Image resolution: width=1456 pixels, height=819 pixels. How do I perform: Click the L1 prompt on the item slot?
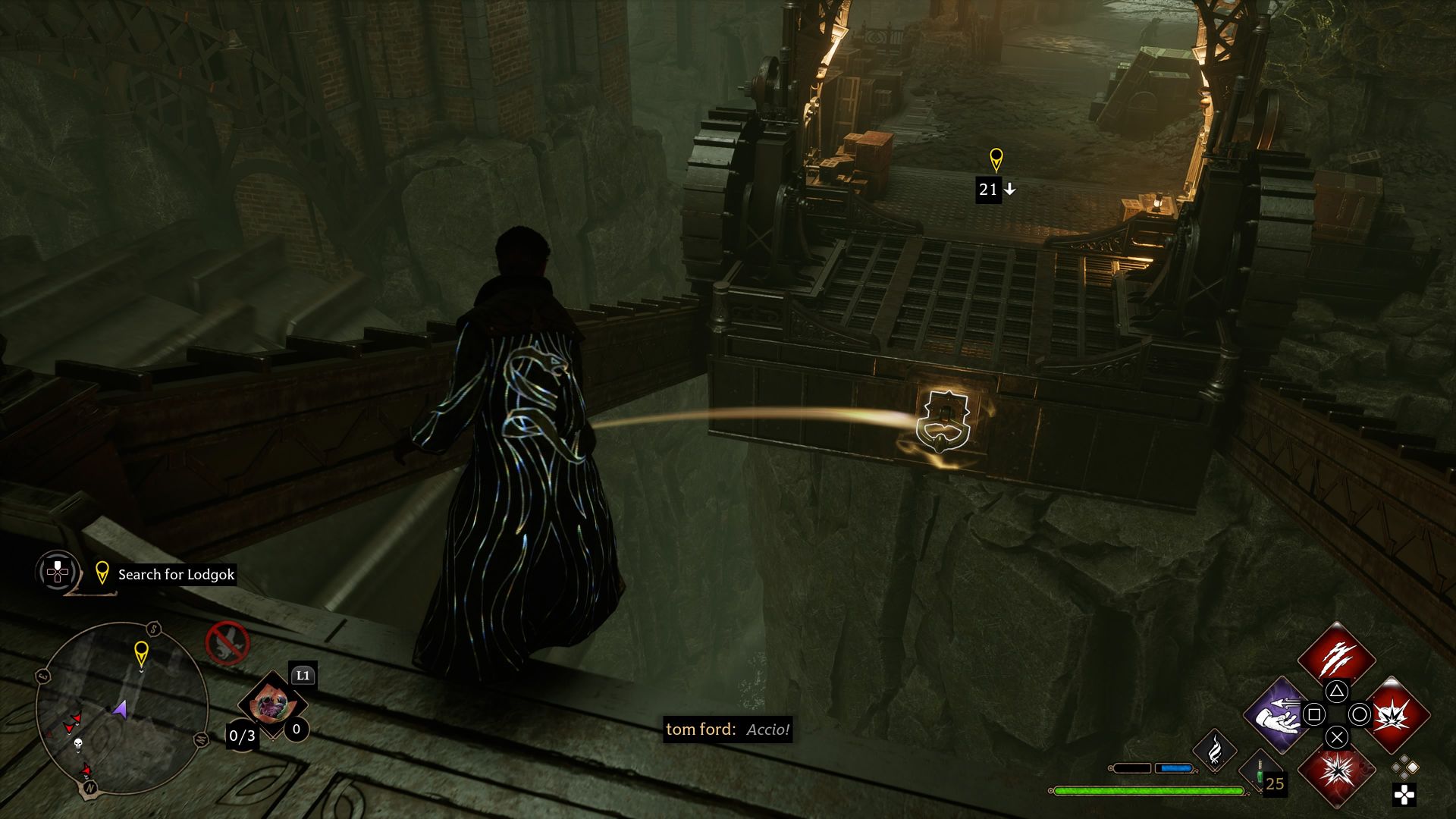(303, 676)
